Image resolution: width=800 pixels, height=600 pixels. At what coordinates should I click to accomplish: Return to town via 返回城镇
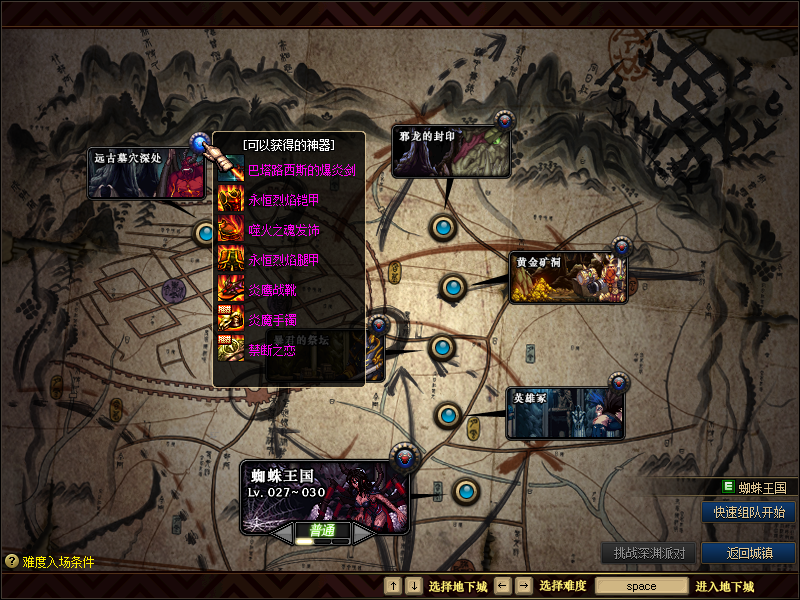(x=749, y=553)
